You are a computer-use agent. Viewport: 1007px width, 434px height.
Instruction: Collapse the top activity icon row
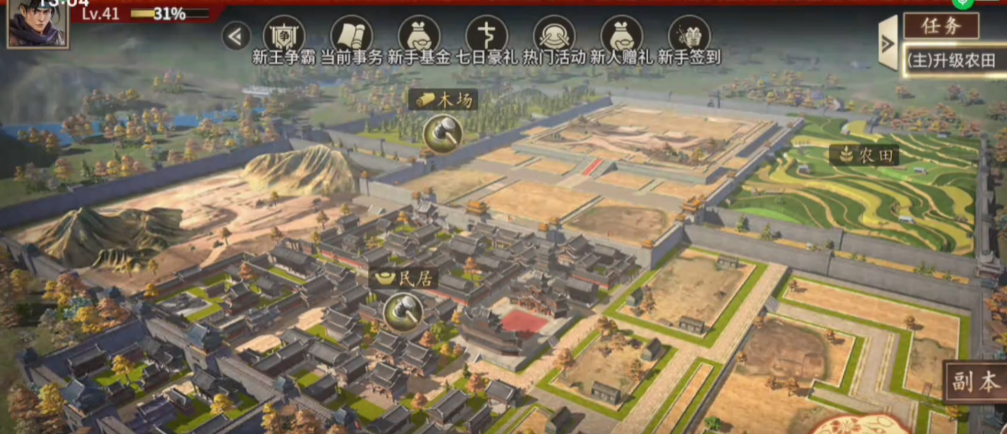pos(235,37)
